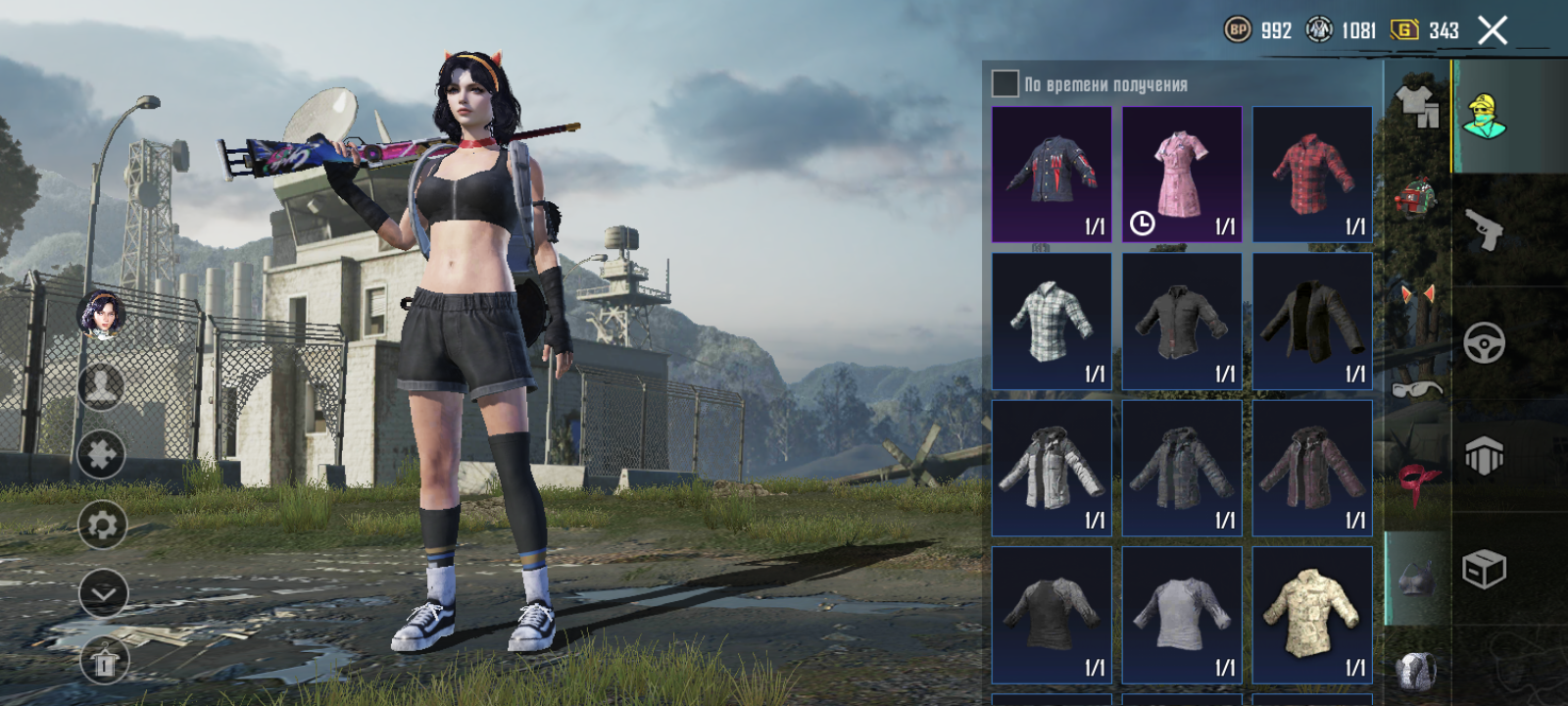Collapse side buttons with the down arrow
Screen dimensions: 1568x706
tap(102, 593)
